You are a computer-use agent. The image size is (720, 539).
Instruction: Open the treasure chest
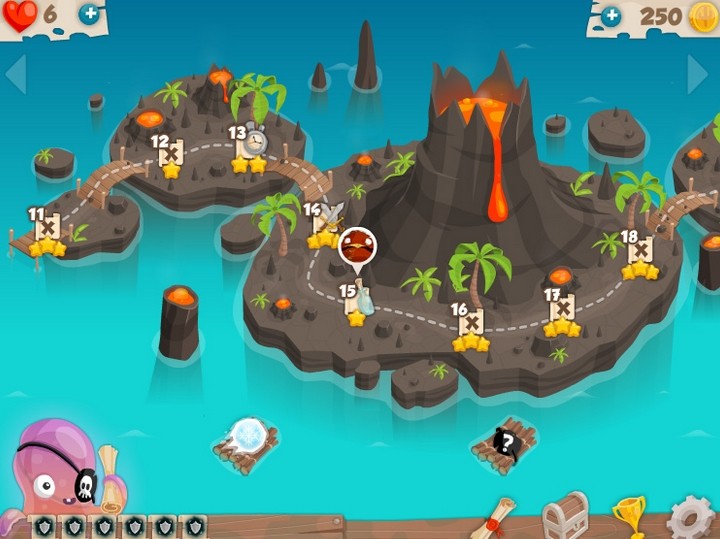click(x=564, y=515)
